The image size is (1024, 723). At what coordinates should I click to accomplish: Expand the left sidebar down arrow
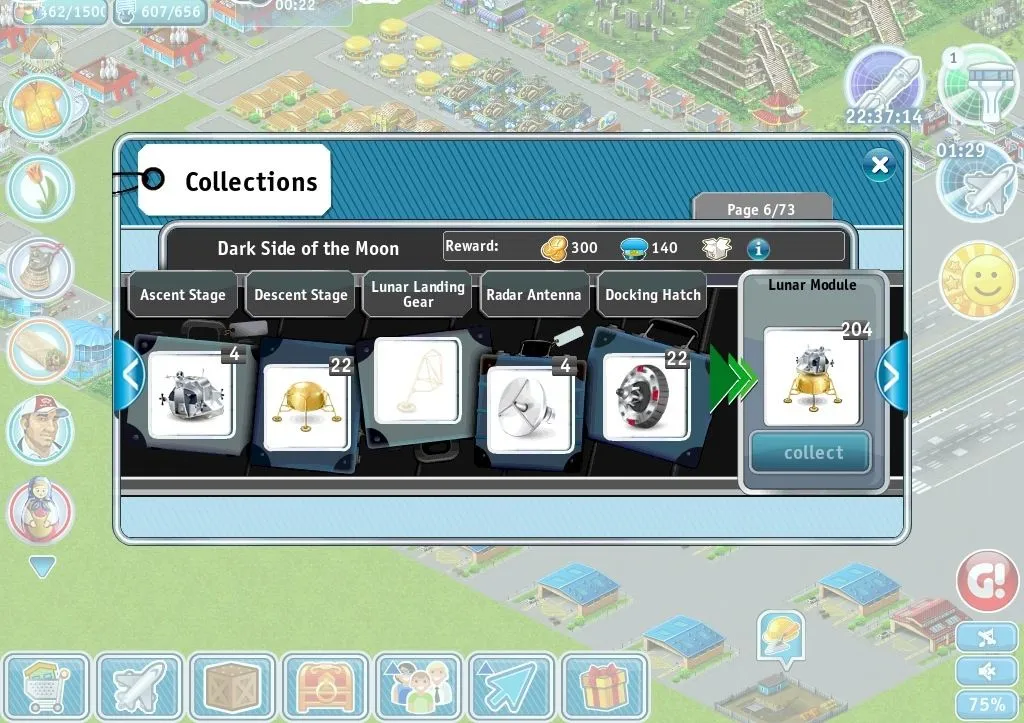point(41,568)
